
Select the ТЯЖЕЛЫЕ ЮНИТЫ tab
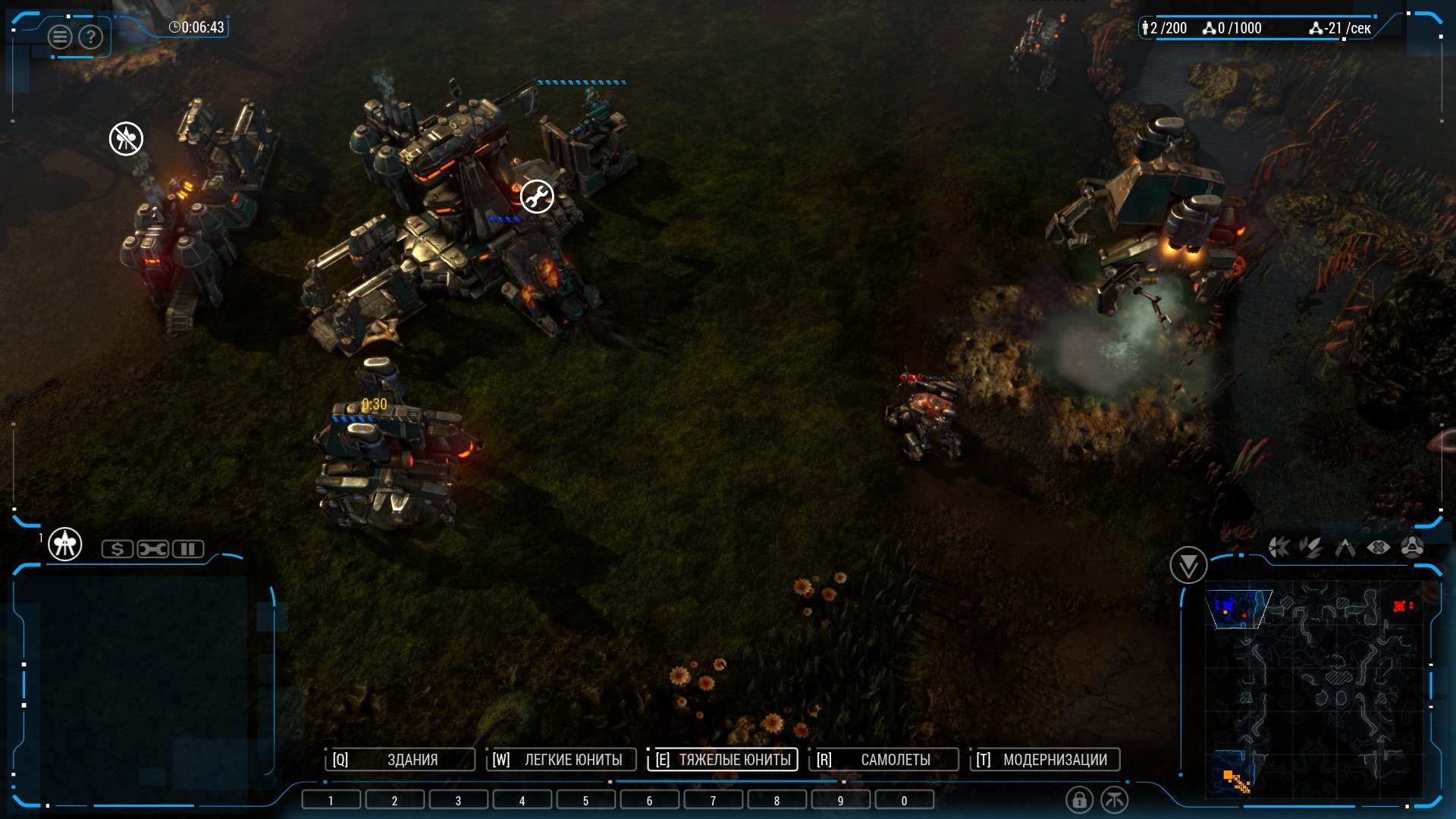point(723,759)
